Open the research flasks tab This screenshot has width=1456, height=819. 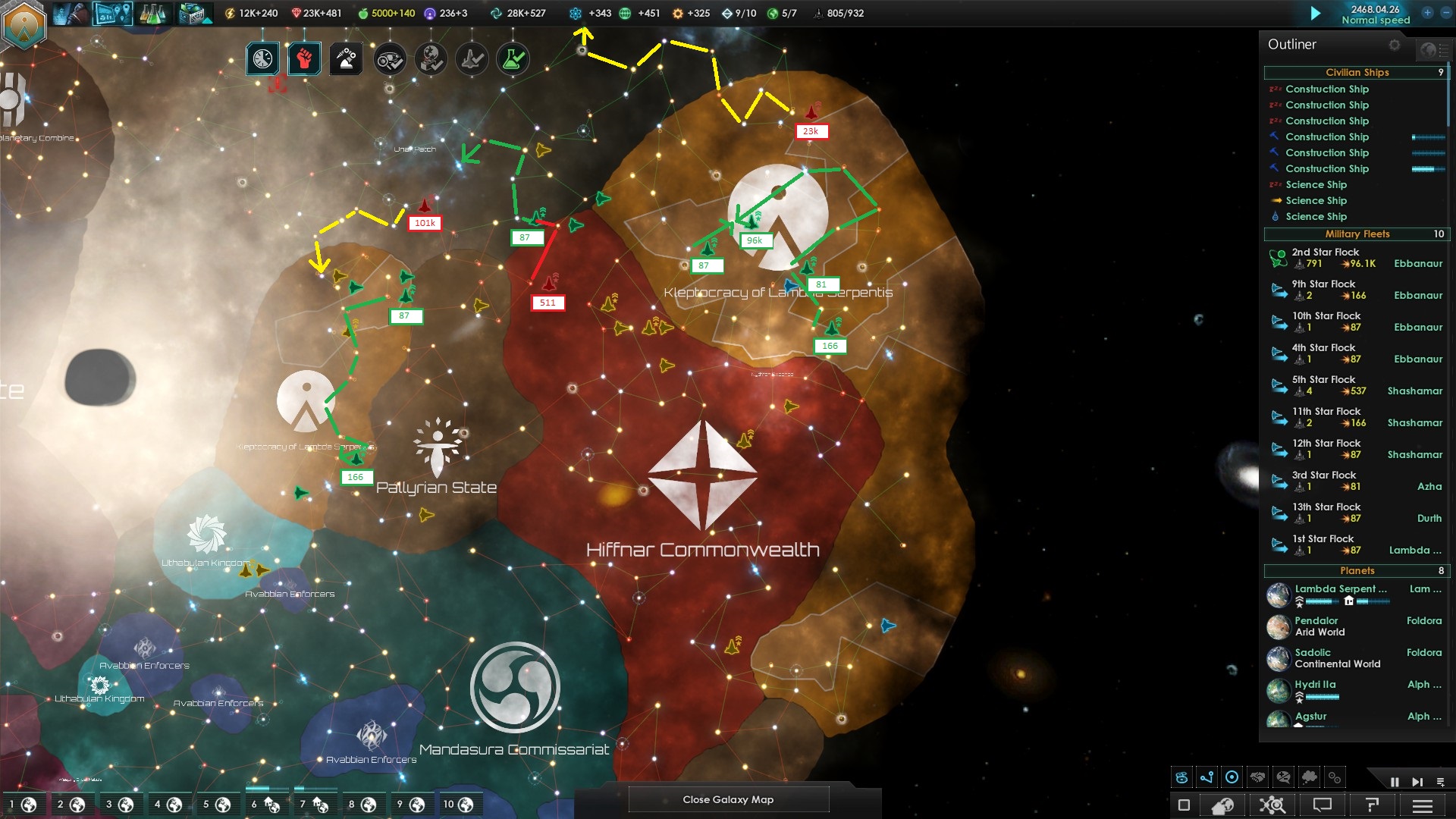152,14
